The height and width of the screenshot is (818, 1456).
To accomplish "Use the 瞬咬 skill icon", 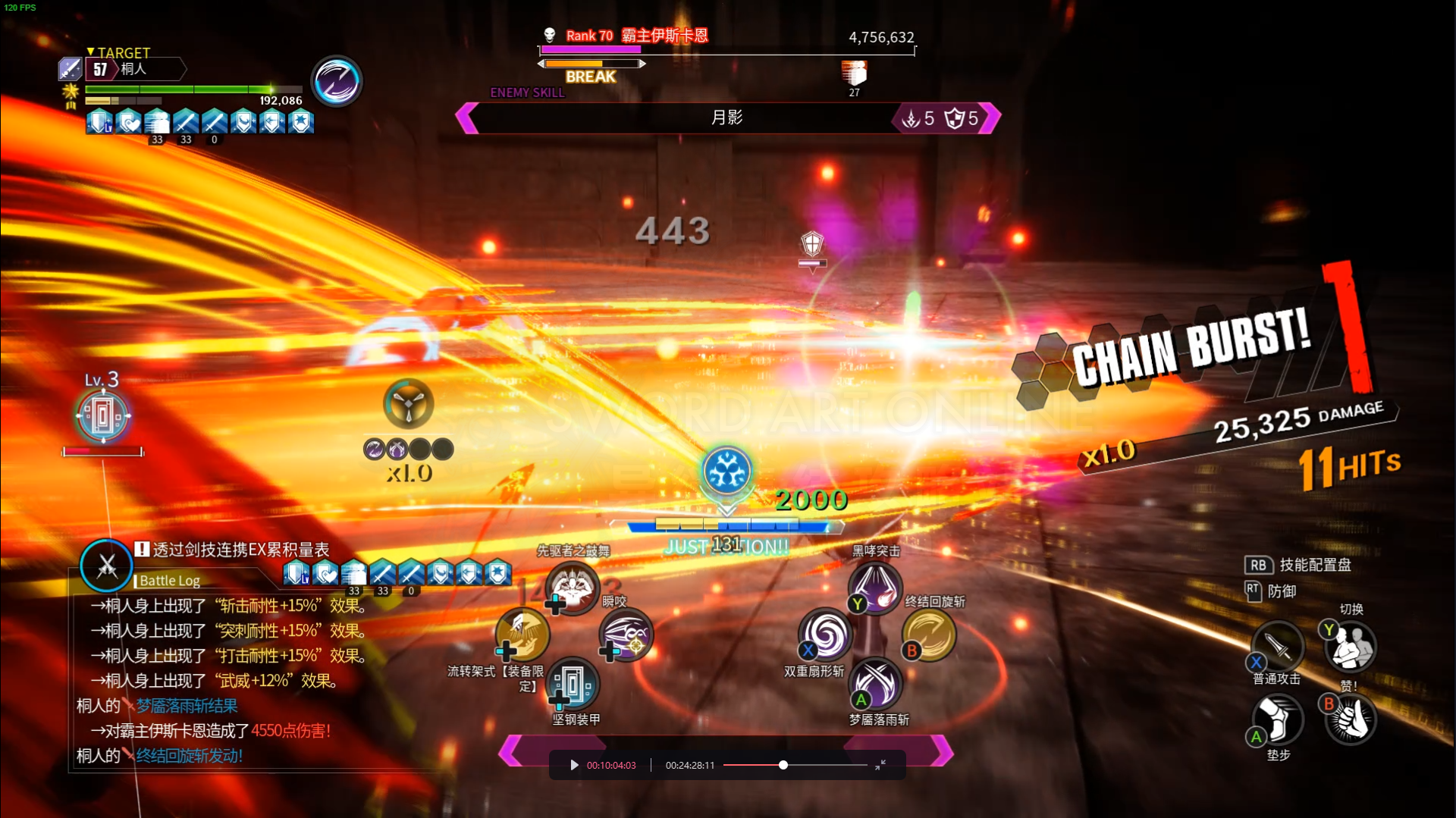I will tap(626, 635).
